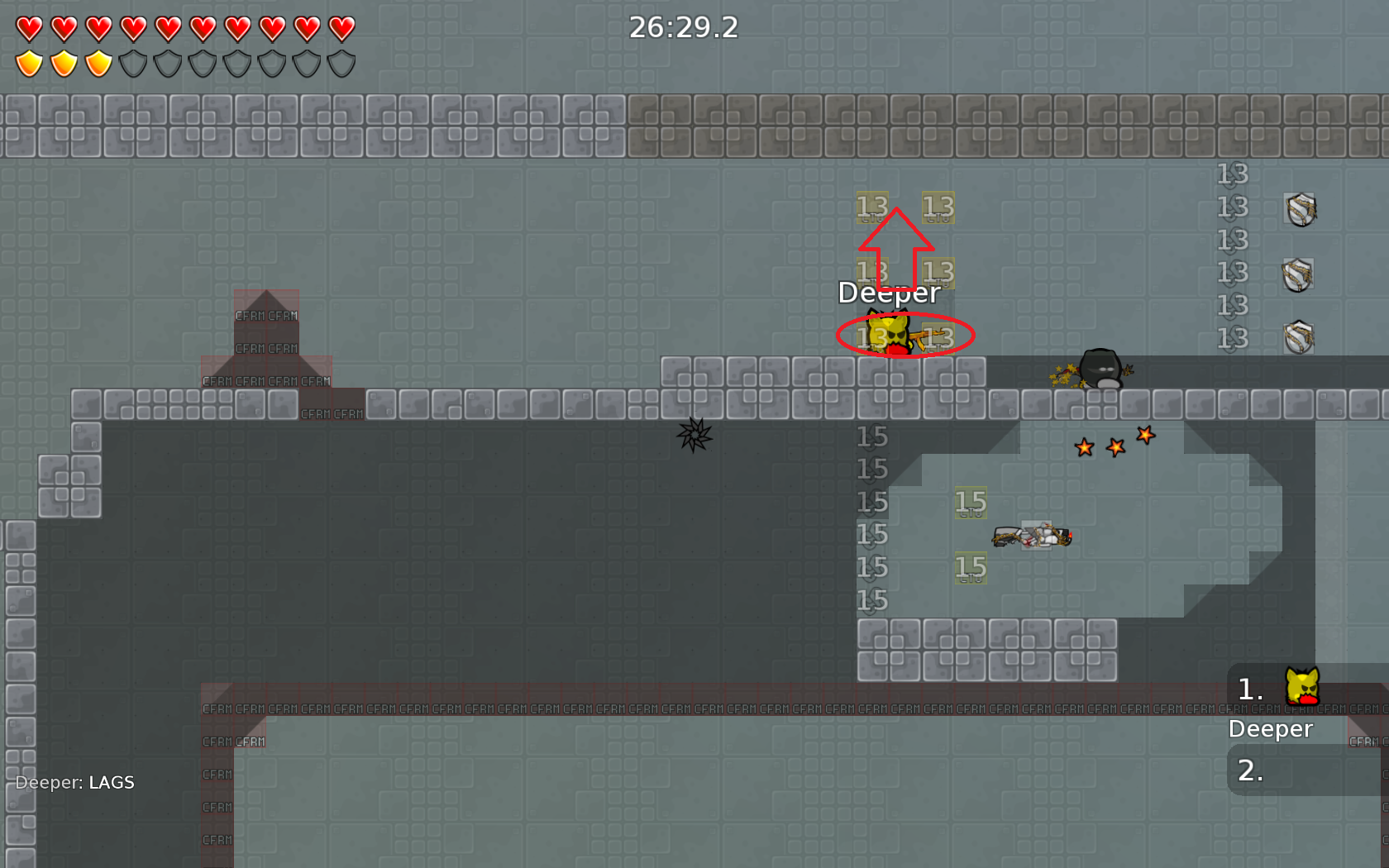Click the rightmost large star pickup

(x=1146, y=434)
